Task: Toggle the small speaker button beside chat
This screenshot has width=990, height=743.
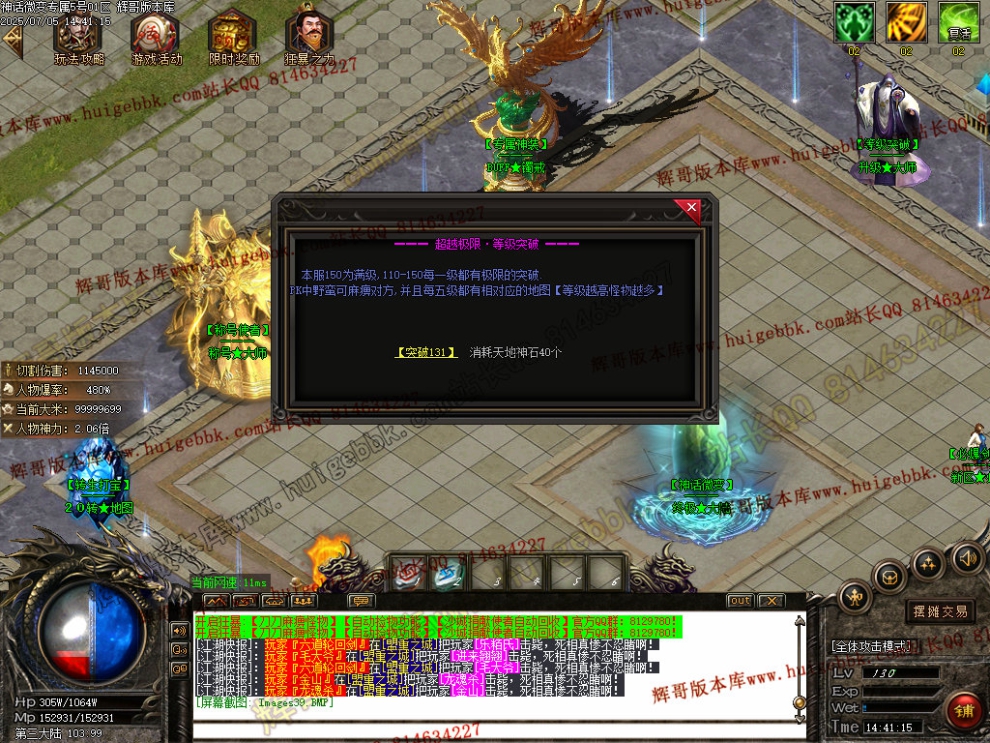Action: point(180,631)
